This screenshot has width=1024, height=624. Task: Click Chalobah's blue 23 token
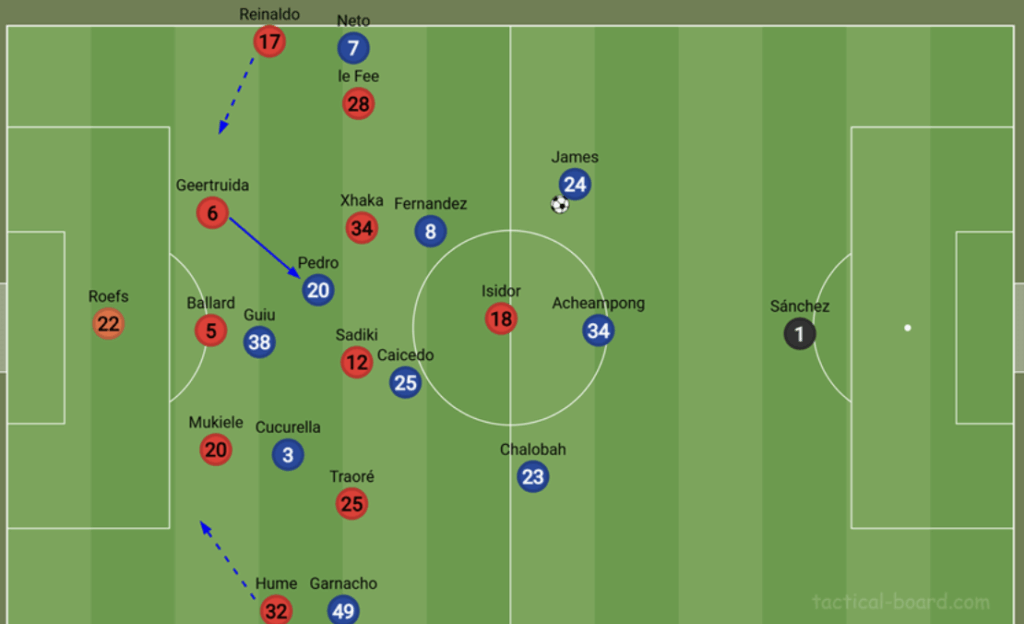pos(533,477)
